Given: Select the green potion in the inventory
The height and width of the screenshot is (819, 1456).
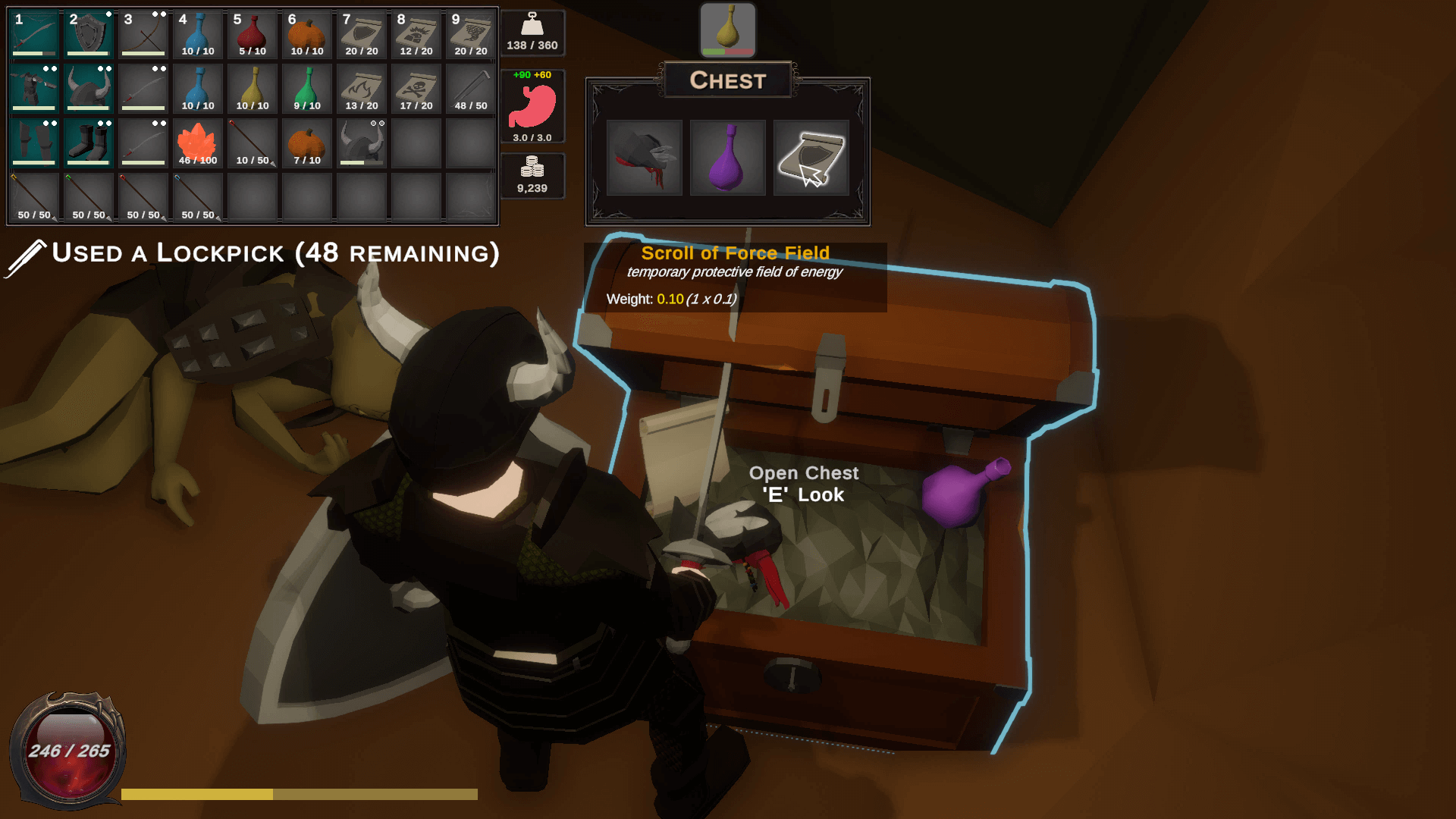Looking at the screenshot, I should [x=307, y=89].
